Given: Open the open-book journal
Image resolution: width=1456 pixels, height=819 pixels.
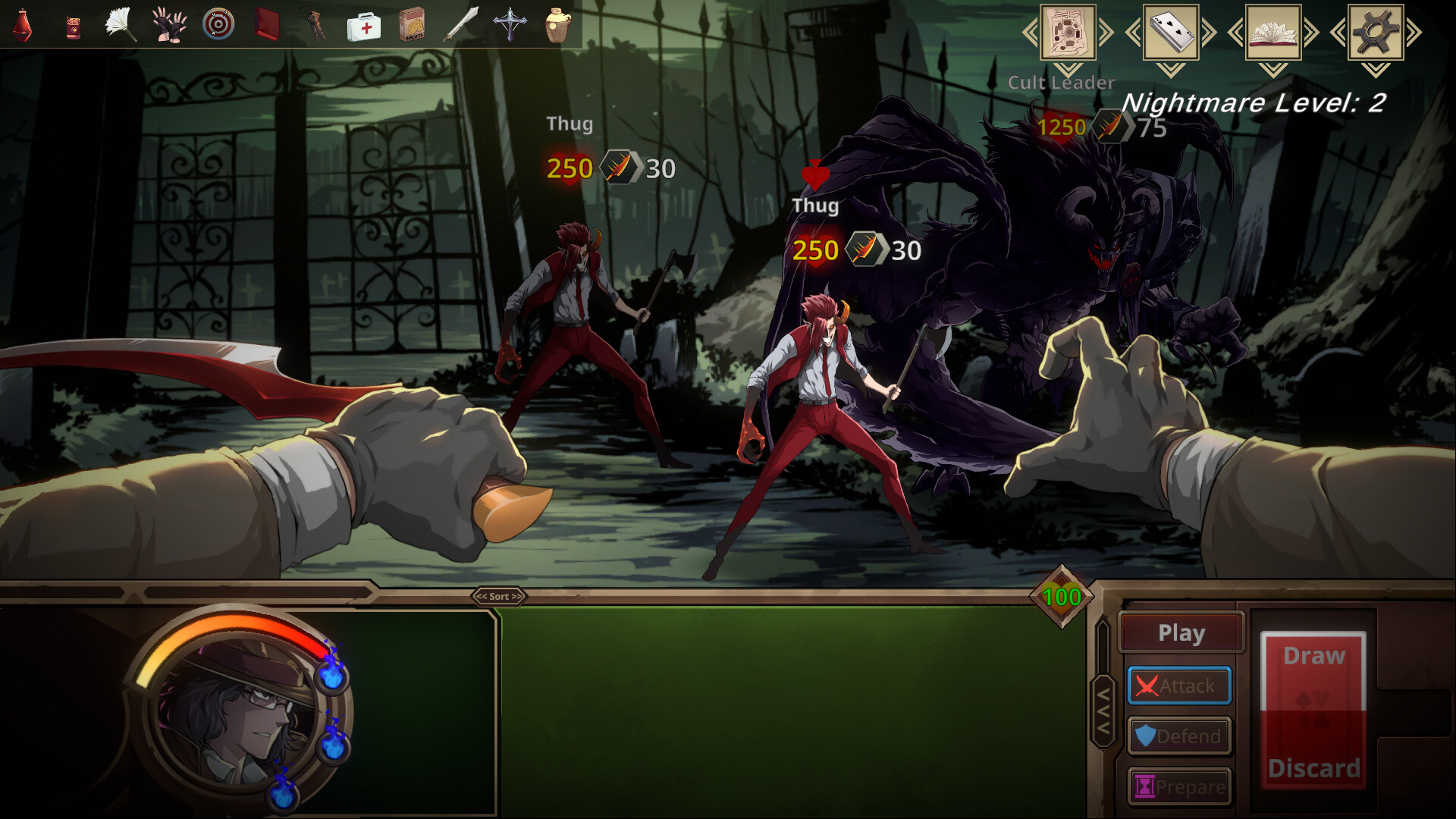Looking at the screenshot, I should pos(1273,32).
